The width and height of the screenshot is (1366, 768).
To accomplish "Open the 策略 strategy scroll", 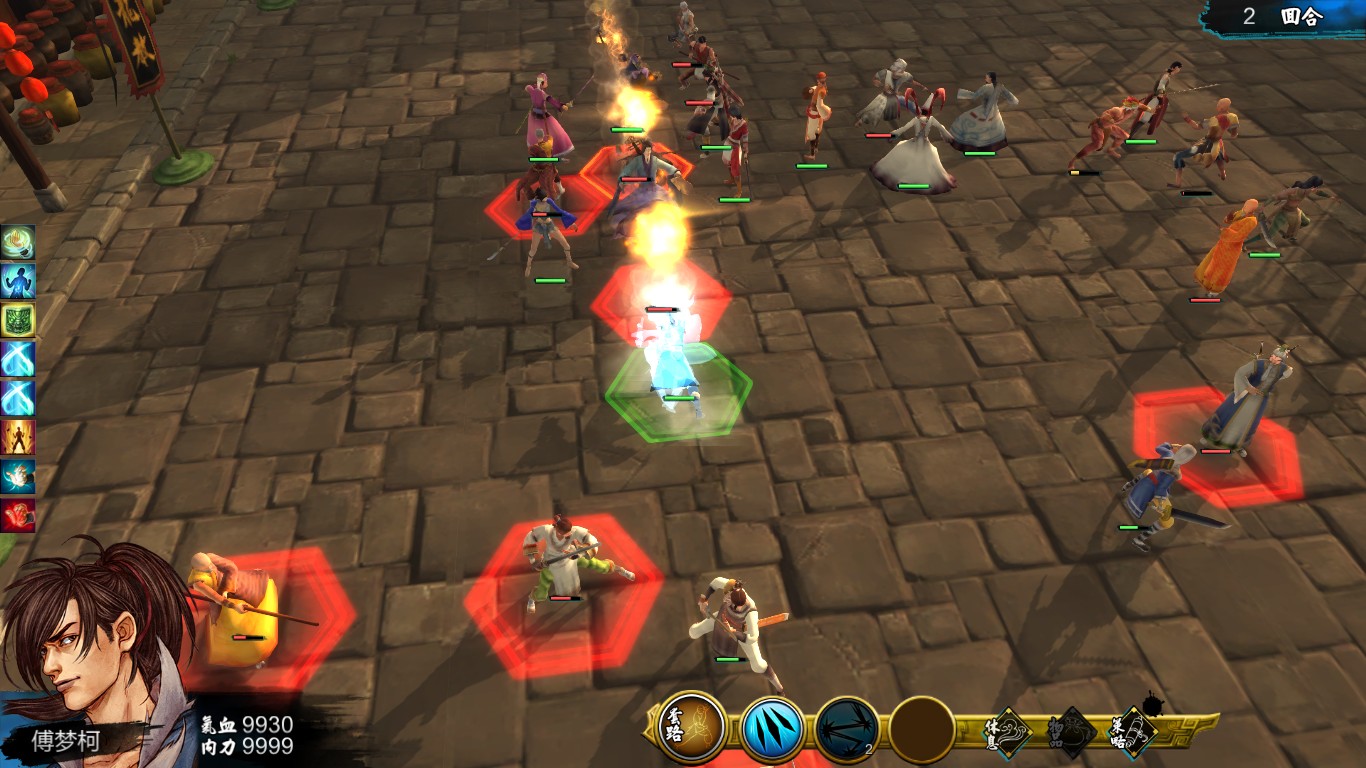I will tap(1133, 735).
